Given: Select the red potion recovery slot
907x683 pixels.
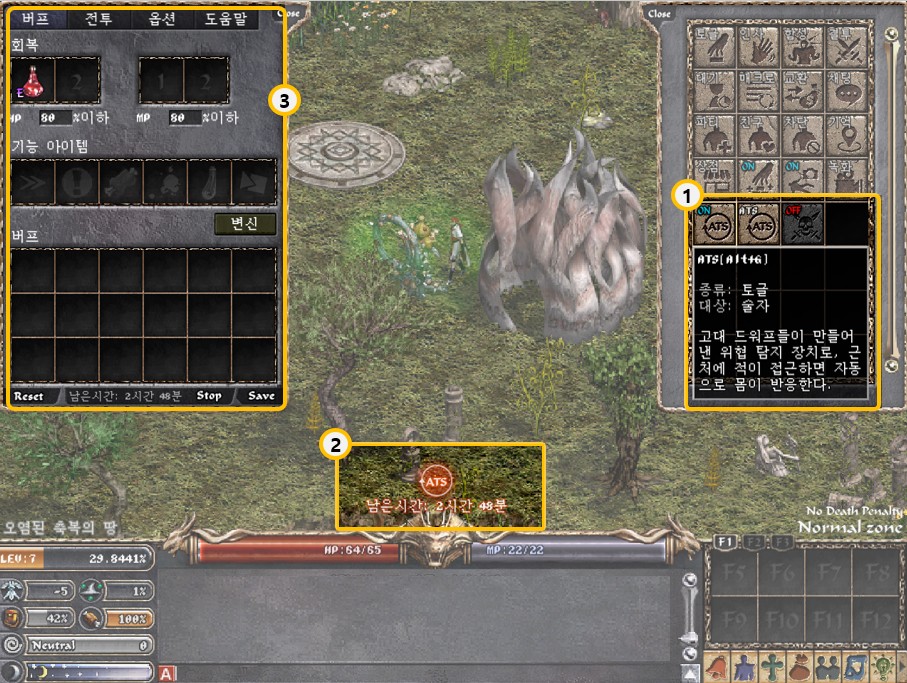Looking at the screenshot, I should click(34, 79).
